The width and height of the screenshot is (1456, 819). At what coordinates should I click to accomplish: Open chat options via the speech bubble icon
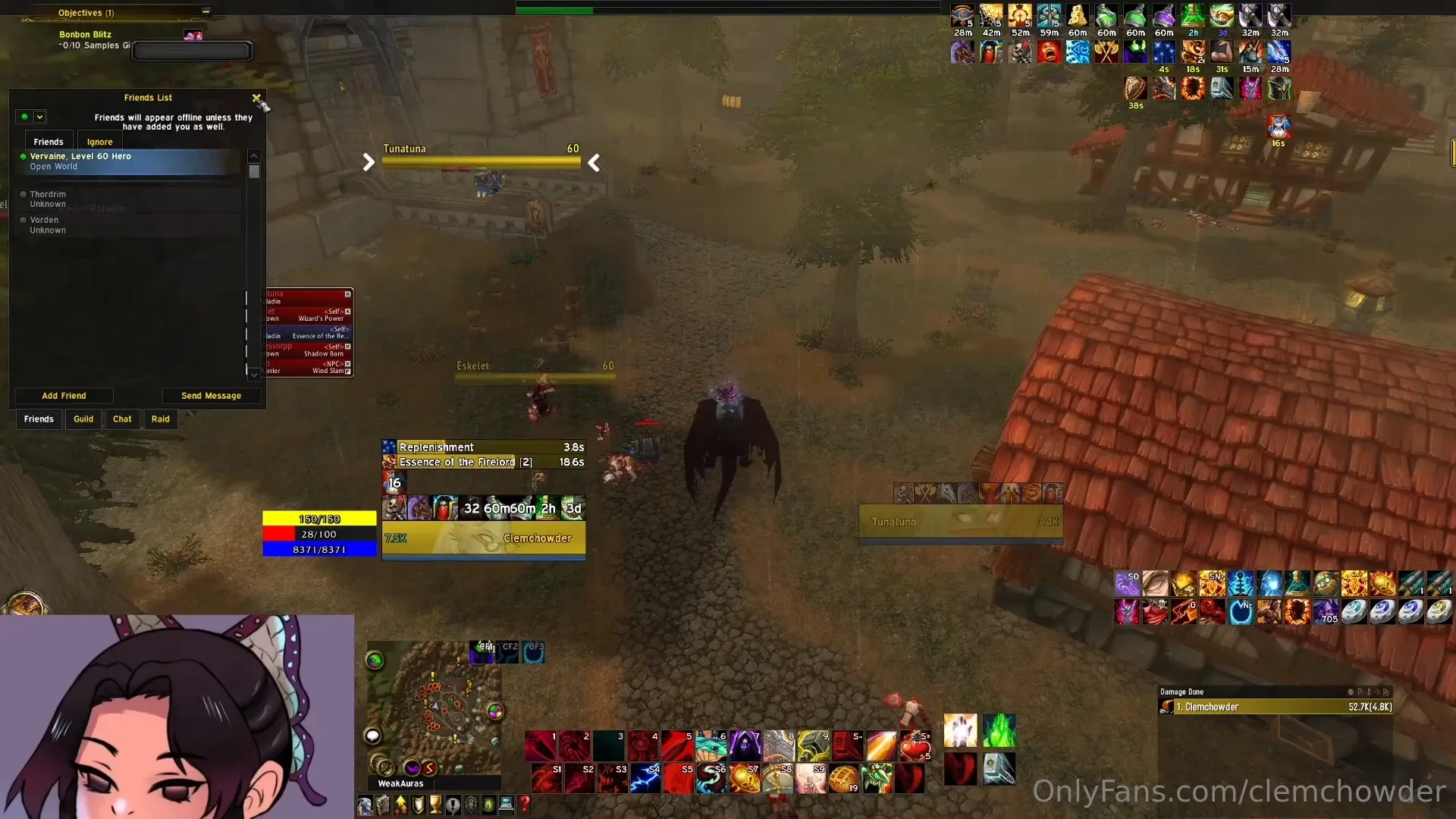point(372,736)
